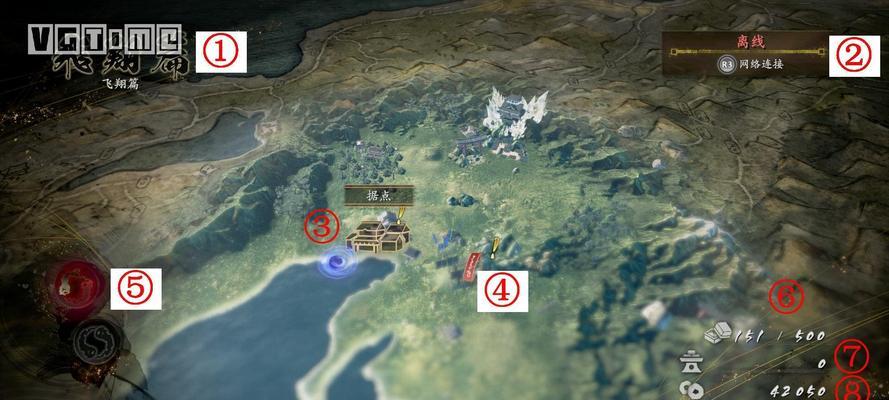Screen dimensions: 889x400
Task: Select the 据点 stronghold on the map
Action: click(379, 235)
